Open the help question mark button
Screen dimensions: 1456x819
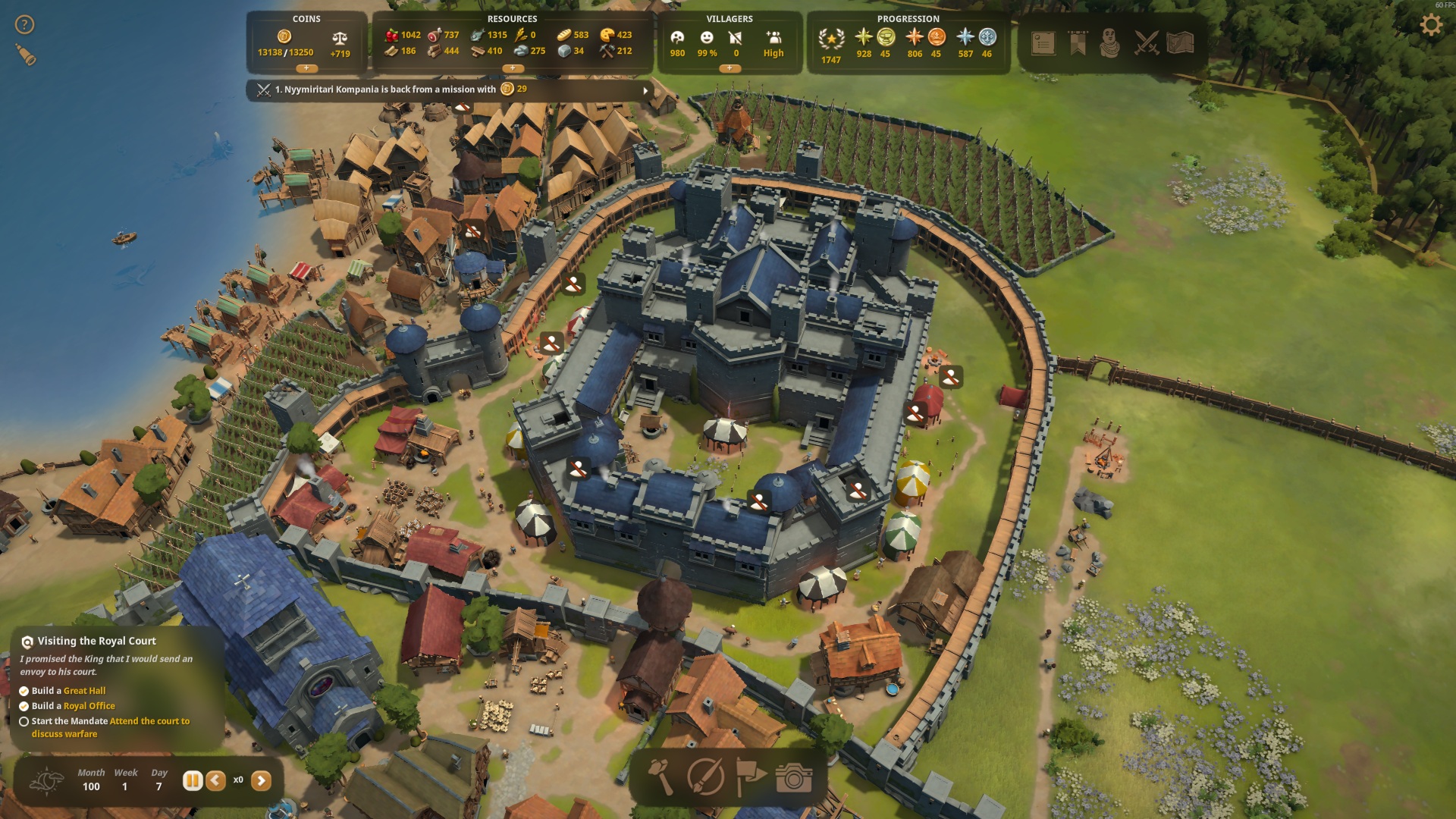24,25
